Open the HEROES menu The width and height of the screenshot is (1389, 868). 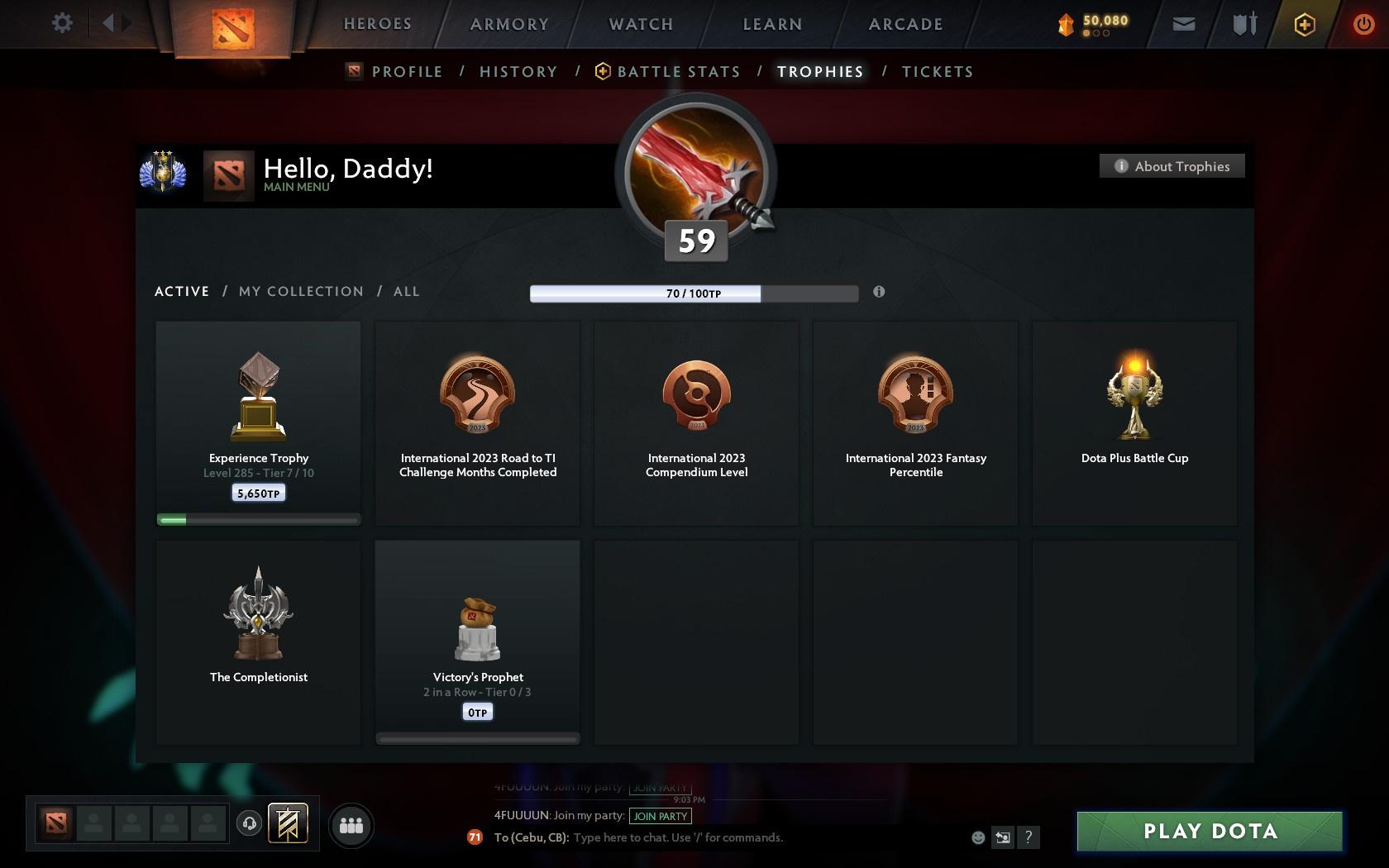pyautogui.click(x=377, y=24)
